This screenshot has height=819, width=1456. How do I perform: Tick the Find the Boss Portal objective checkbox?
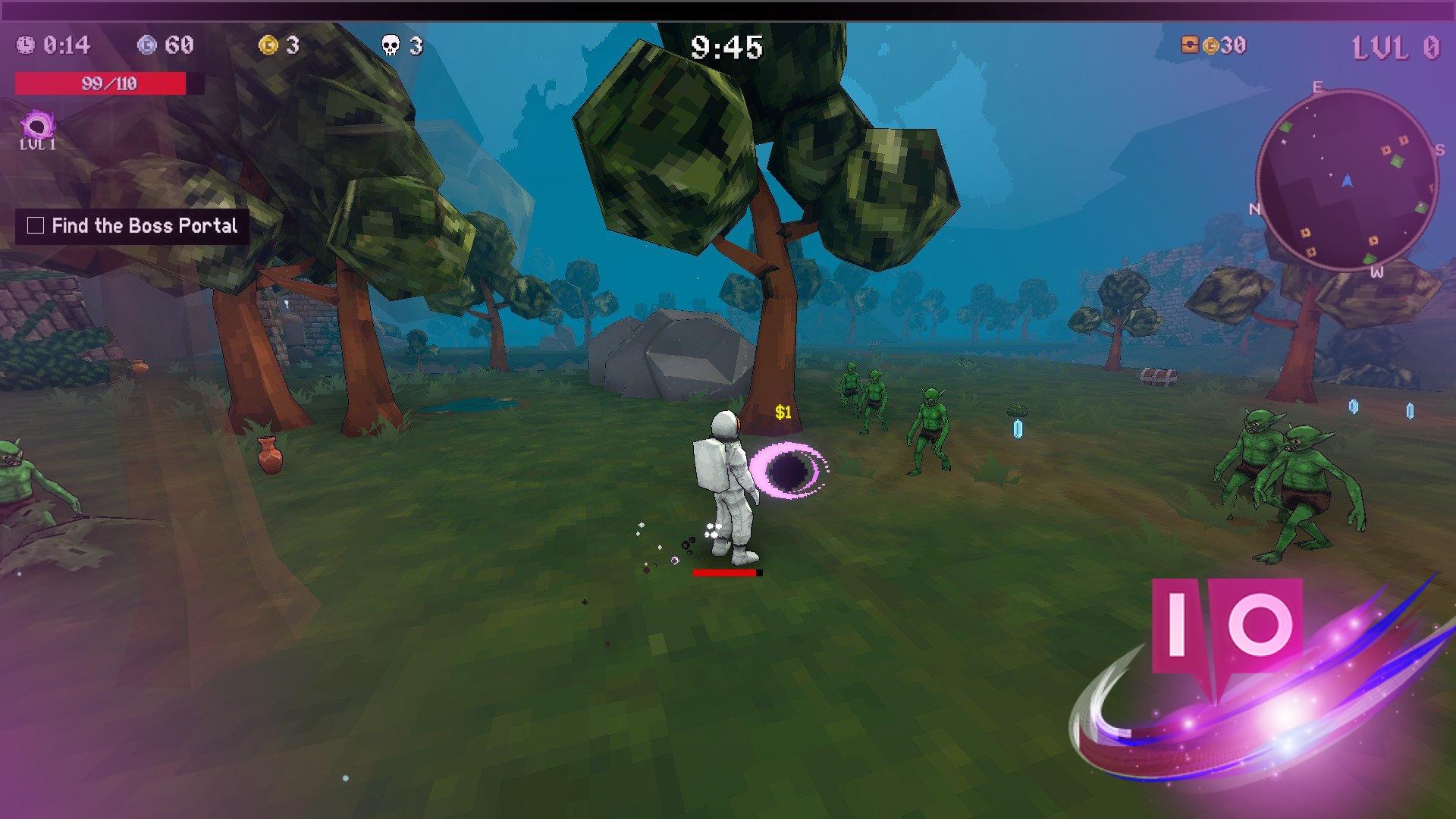pyautogui.click(x=36, y=225)
